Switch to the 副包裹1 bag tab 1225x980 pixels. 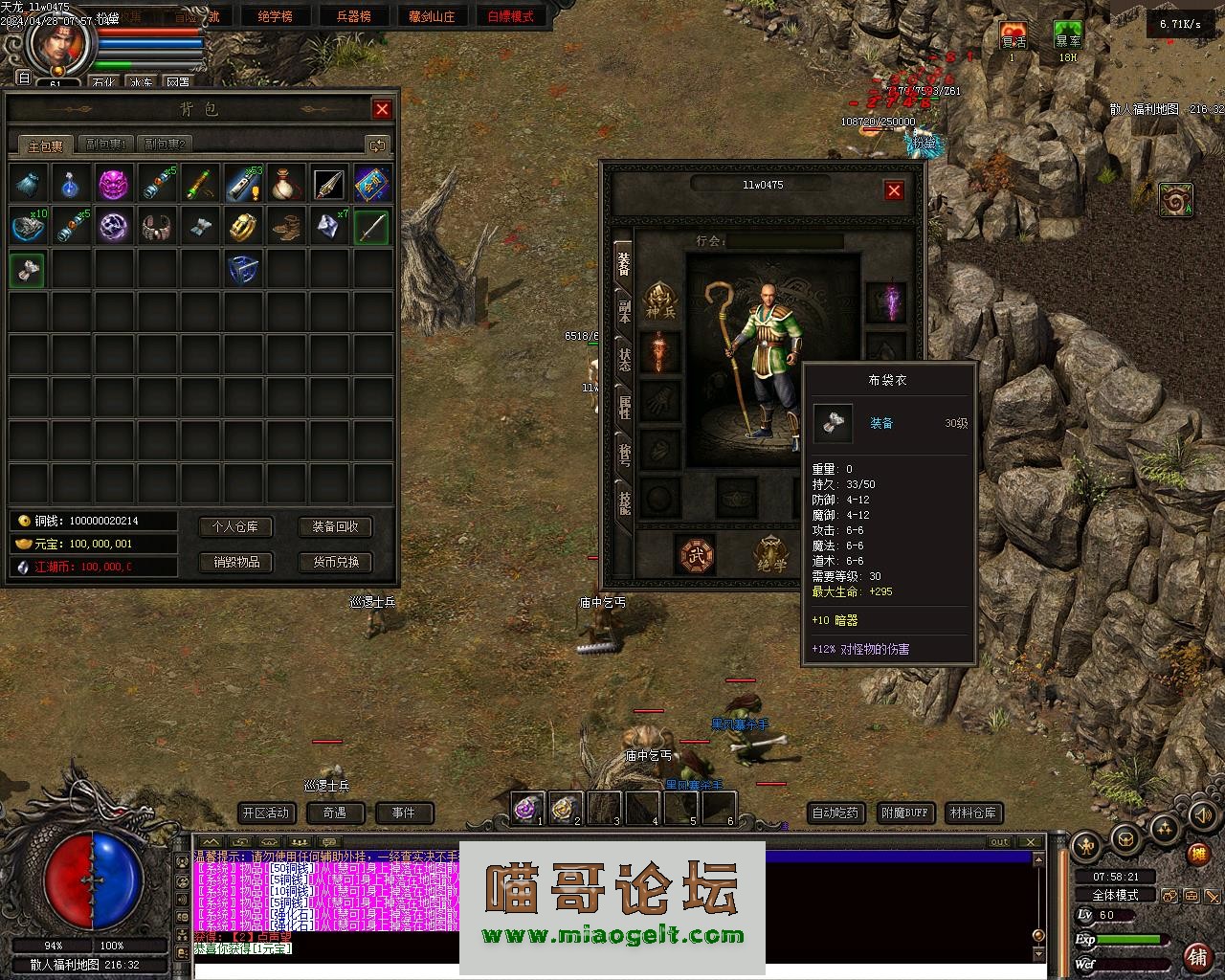point(106,145)
